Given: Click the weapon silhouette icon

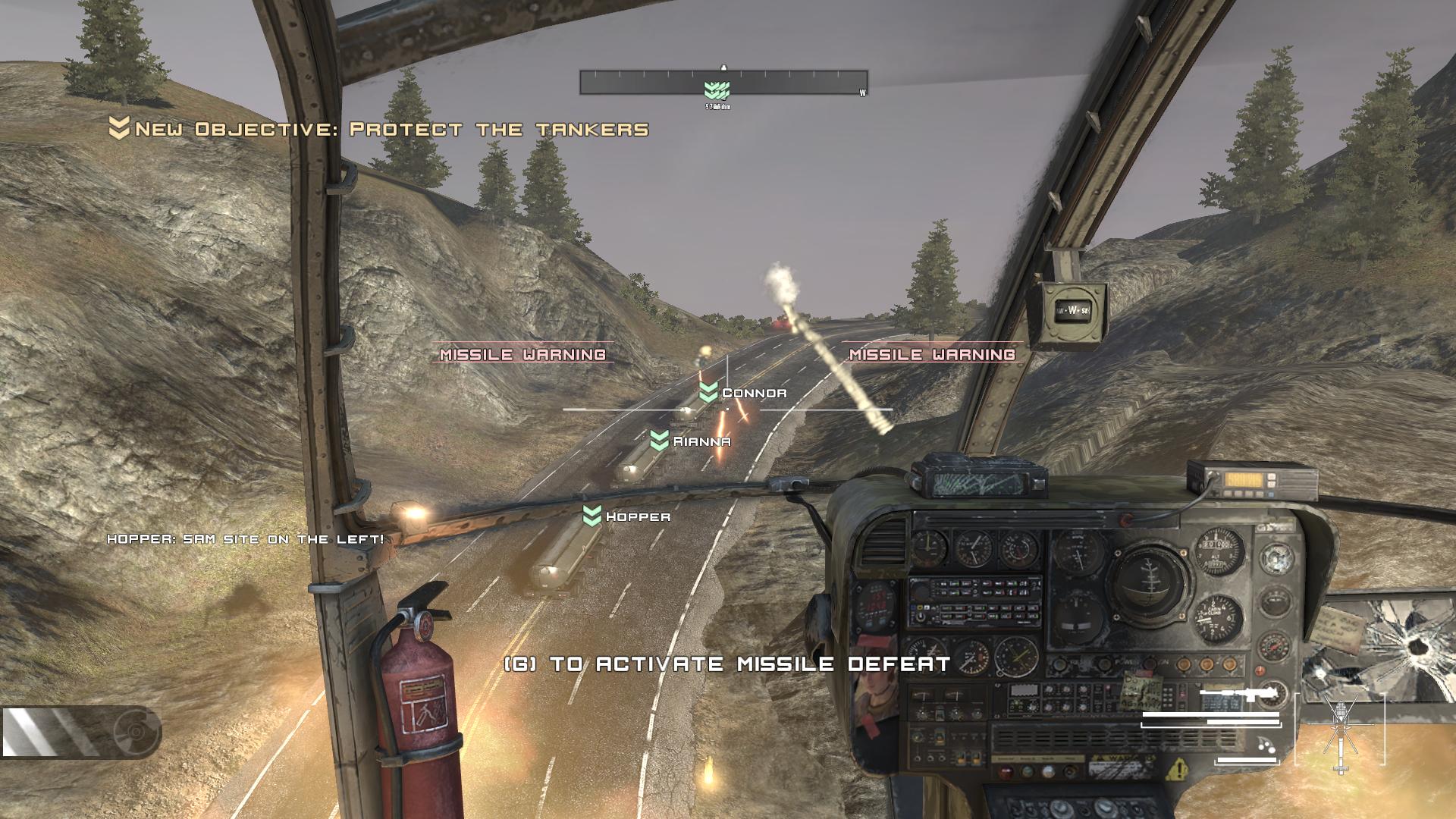Looking at the screenshot, I should click(x=1242, y=693).
